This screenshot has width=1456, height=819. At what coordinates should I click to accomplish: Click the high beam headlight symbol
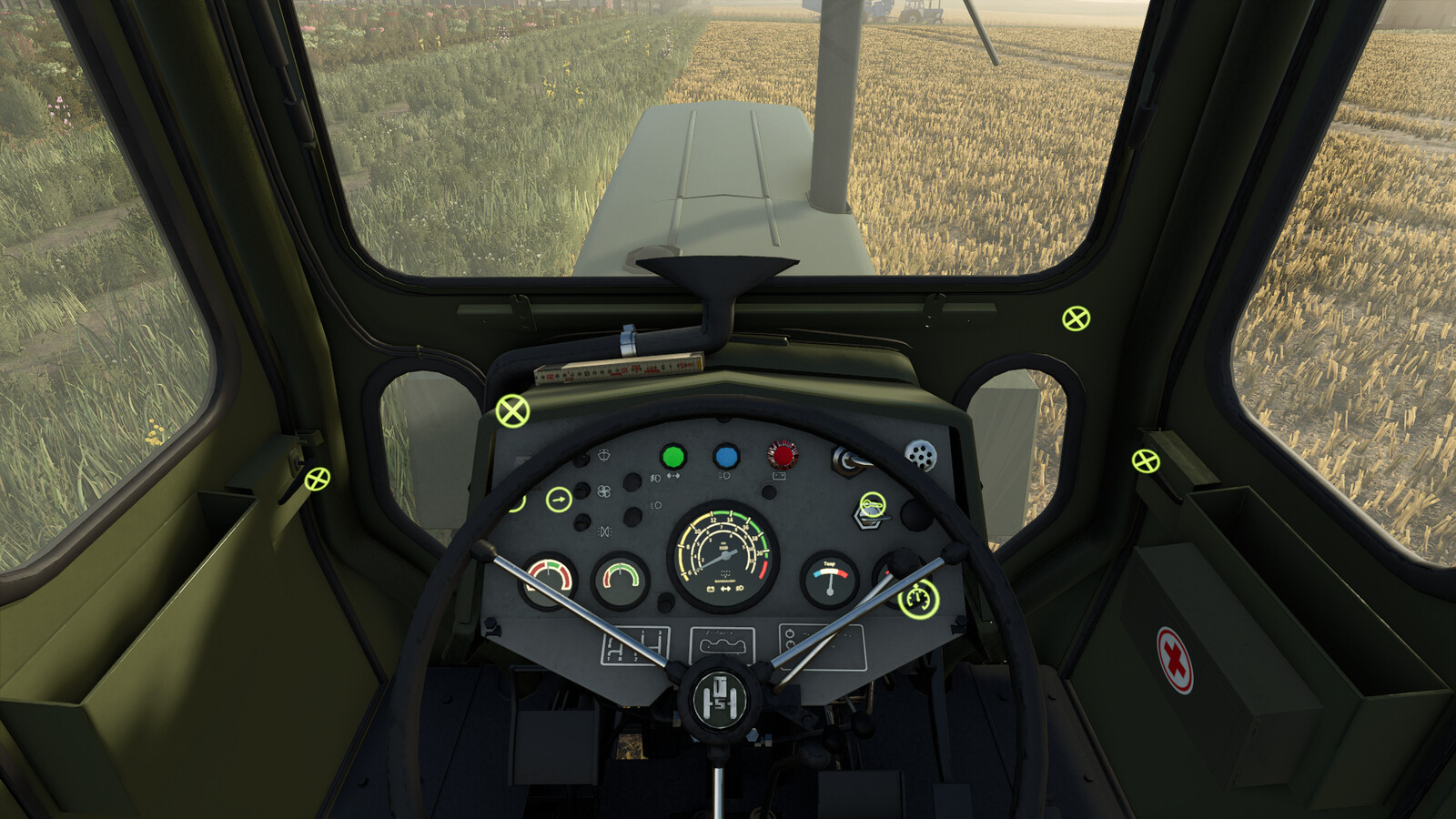tap(724, 476)
